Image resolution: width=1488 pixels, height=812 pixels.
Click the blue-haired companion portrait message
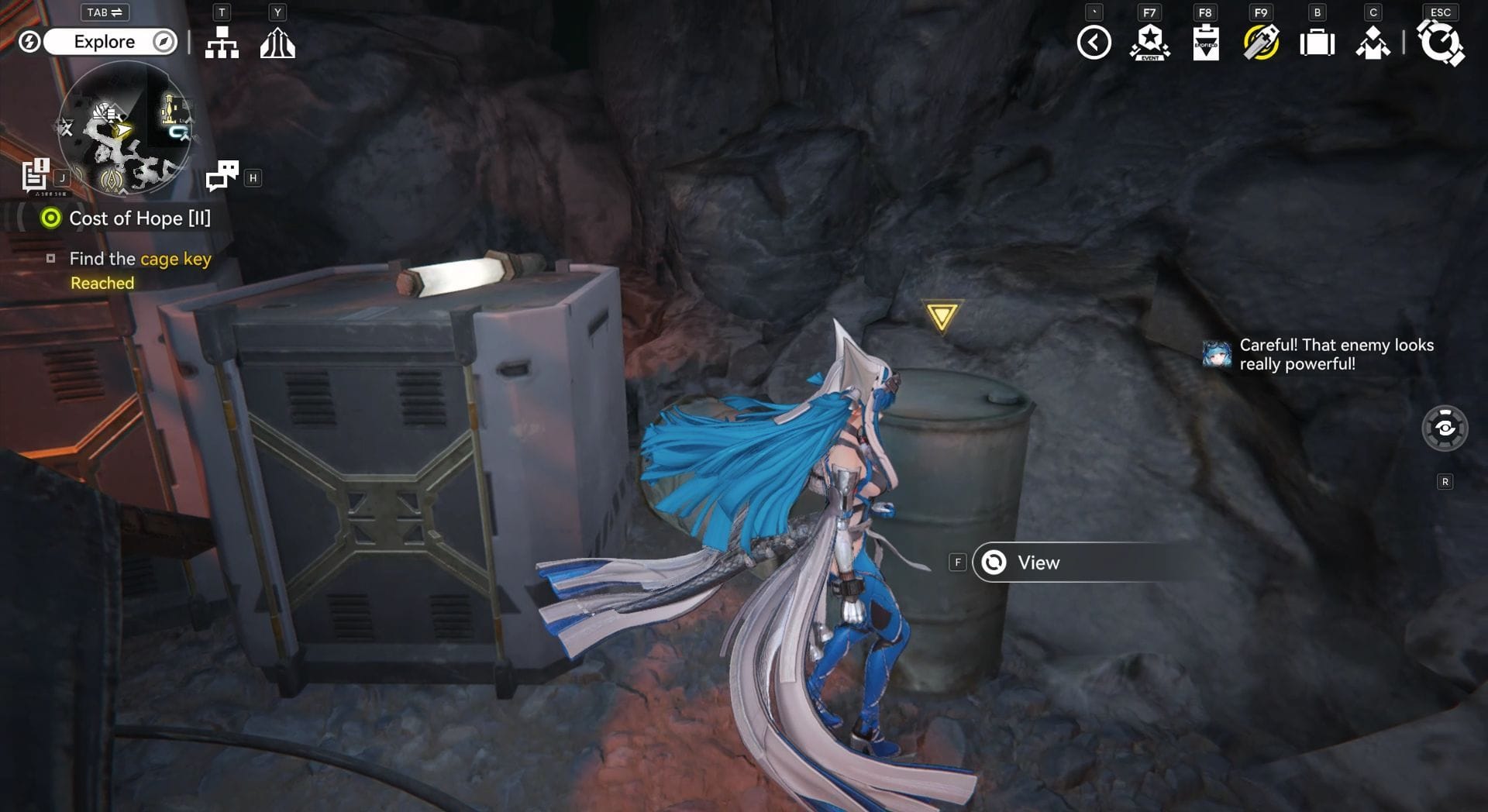1218,354
